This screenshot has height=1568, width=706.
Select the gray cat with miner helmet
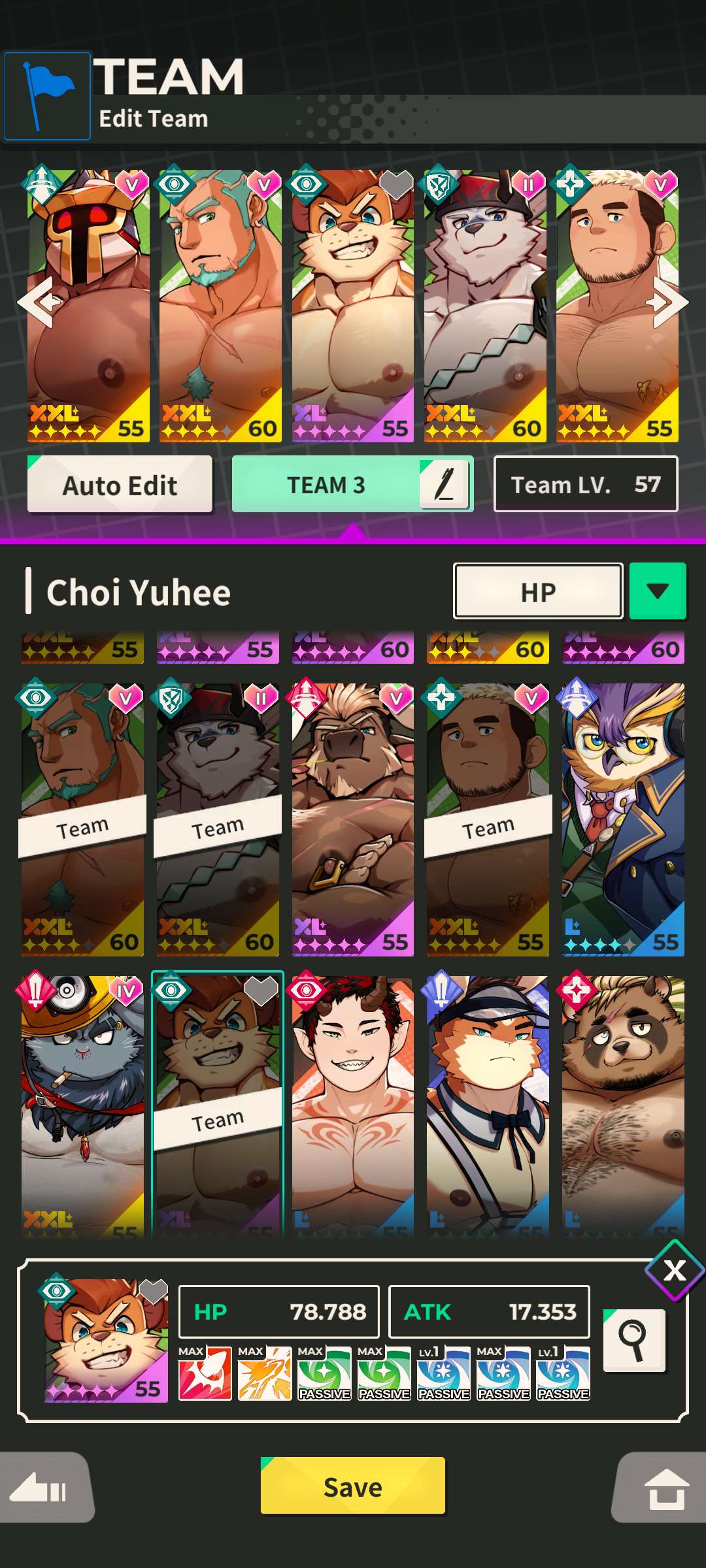pyautogui.click(x=82, y=1104)
